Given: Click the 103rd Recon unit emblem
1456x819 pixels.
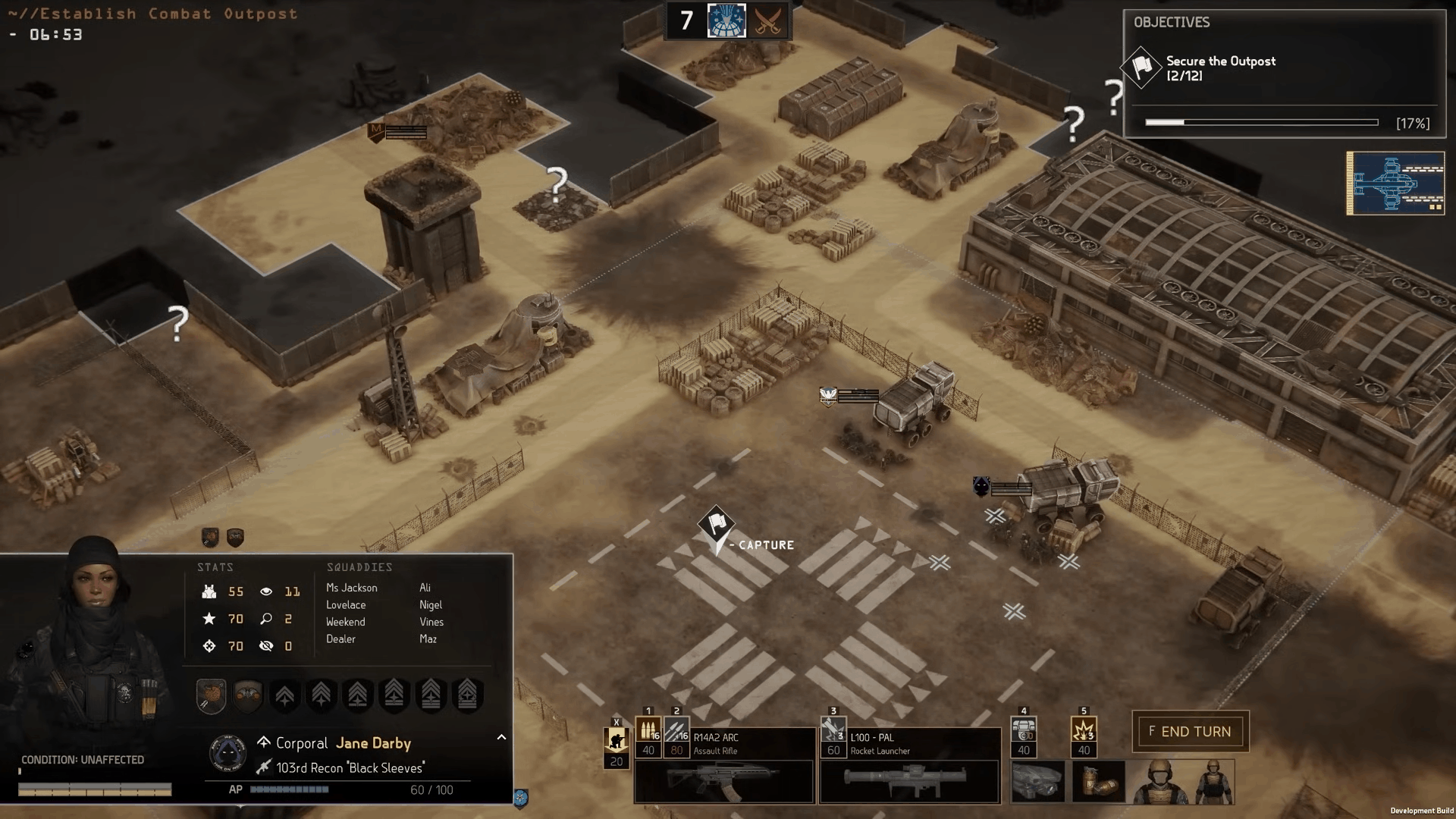Looking at the screenshot, I should (227, 755).
